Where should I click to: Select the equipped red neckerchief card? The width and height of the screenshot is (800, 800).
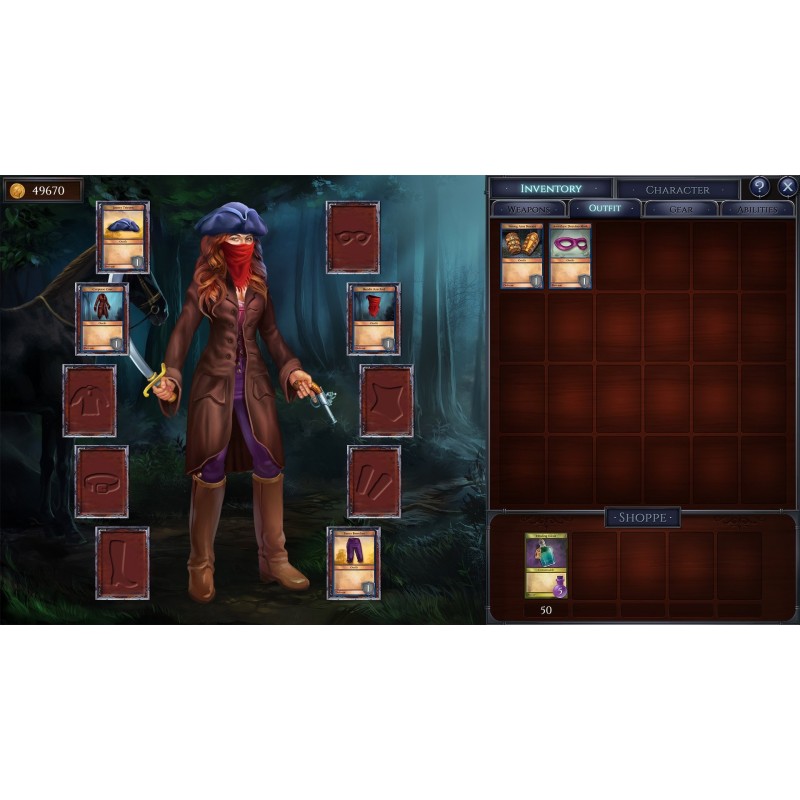click(374, 318)
